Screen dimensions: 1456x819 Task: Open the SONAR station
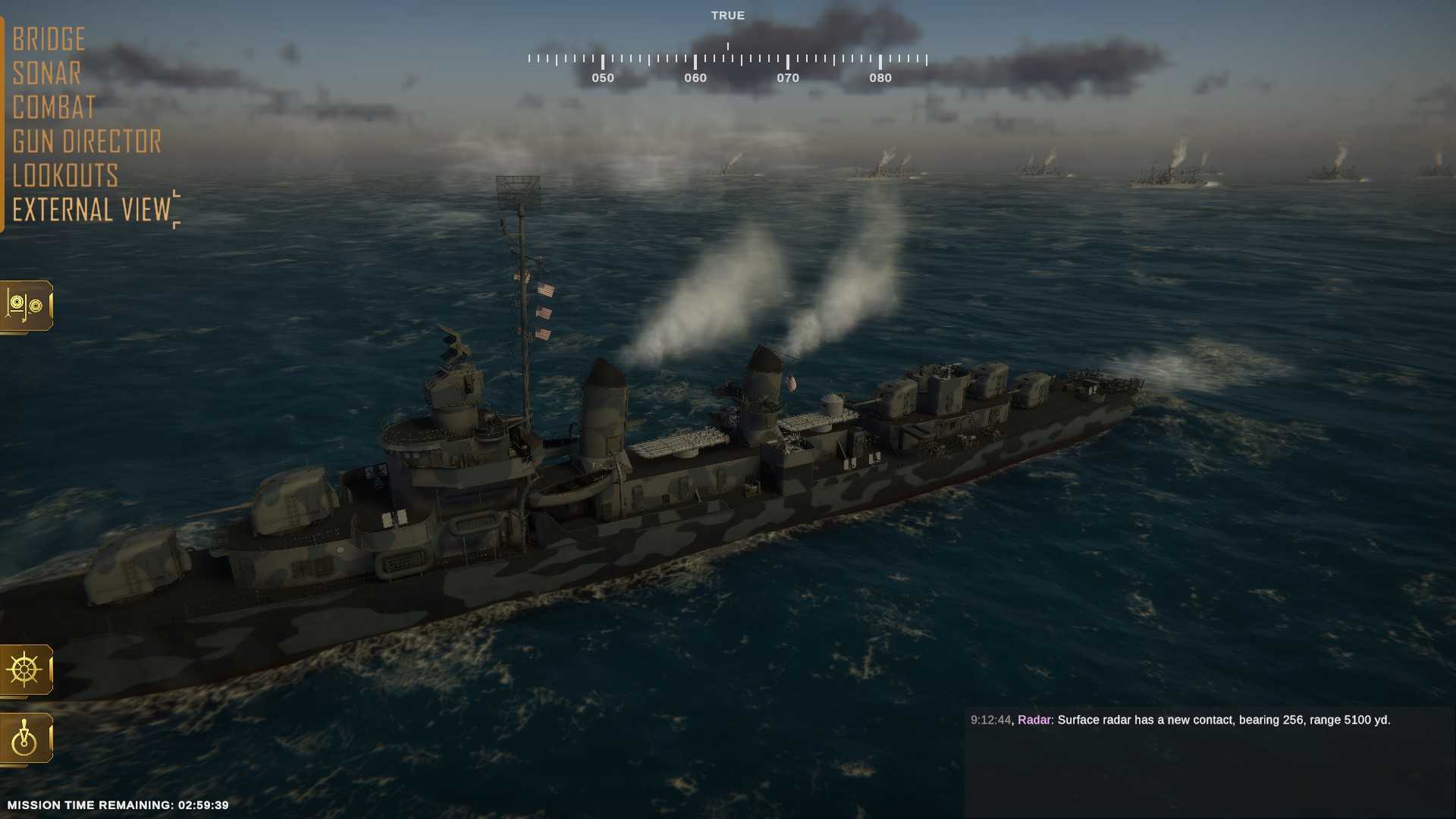pos(47,73)
